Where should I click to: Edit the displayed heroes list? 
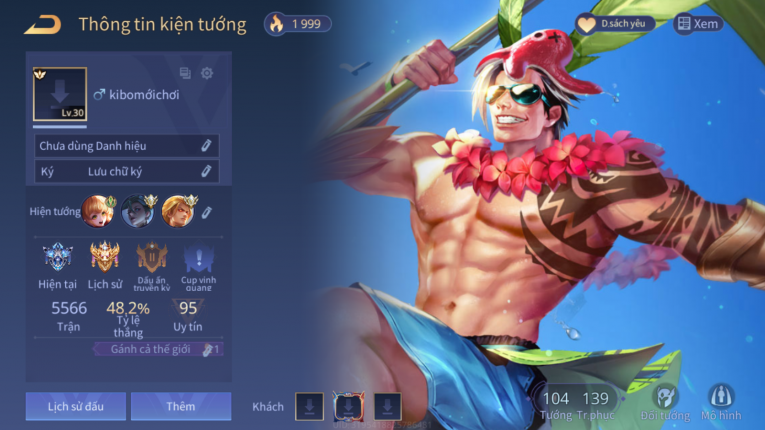tap(207, 212)
